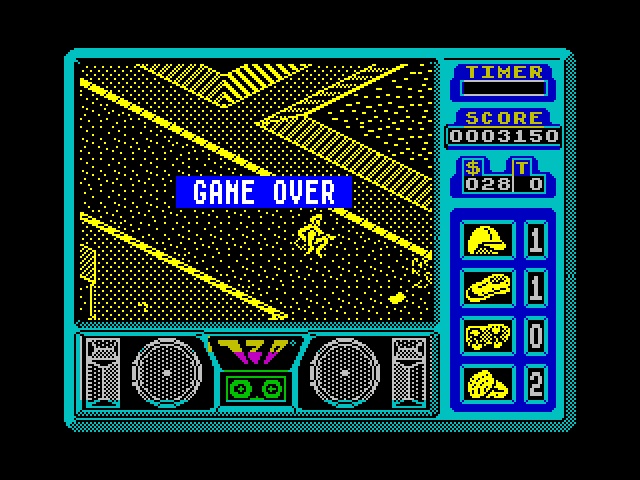Select the helmet equipment icon
This screenshot has height=480, width=640.
pyautogui.click(x=489, y=239)
